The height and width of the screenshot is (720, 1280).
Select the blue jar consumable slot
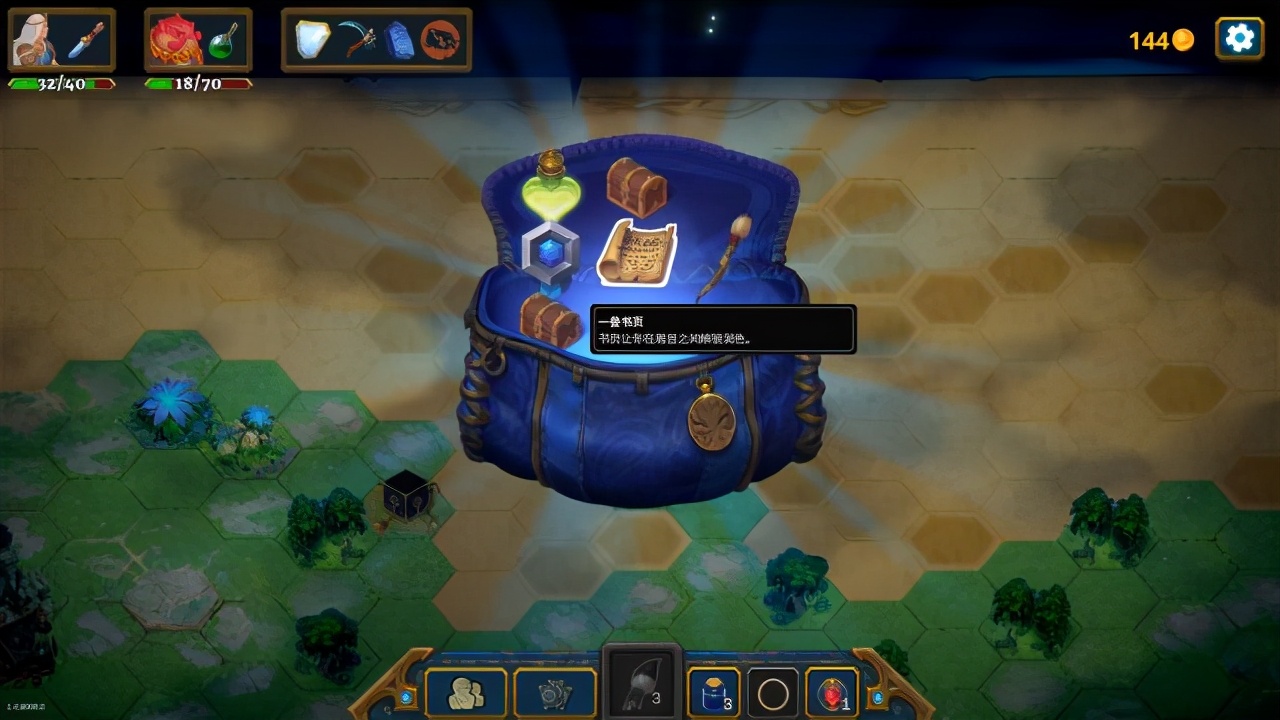tap(714, 692)
